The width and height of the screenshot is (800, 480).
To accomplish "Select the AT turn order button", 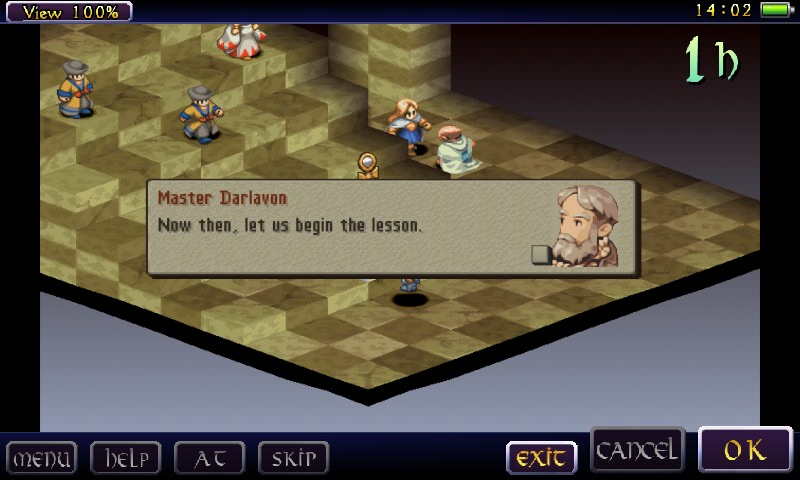I will coord(209,458).
